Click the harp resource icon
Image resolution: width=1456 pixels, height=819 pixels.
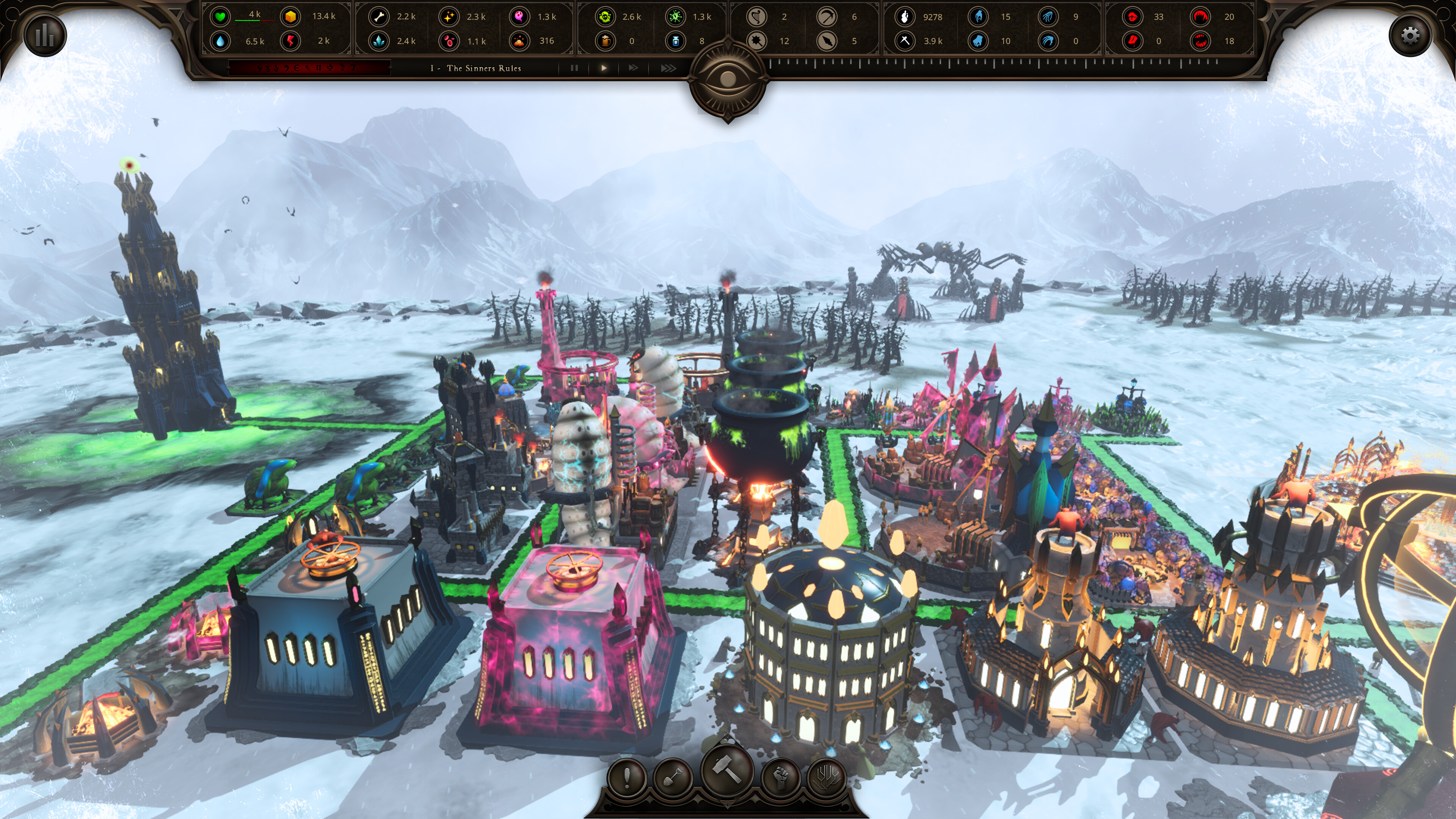758,16
